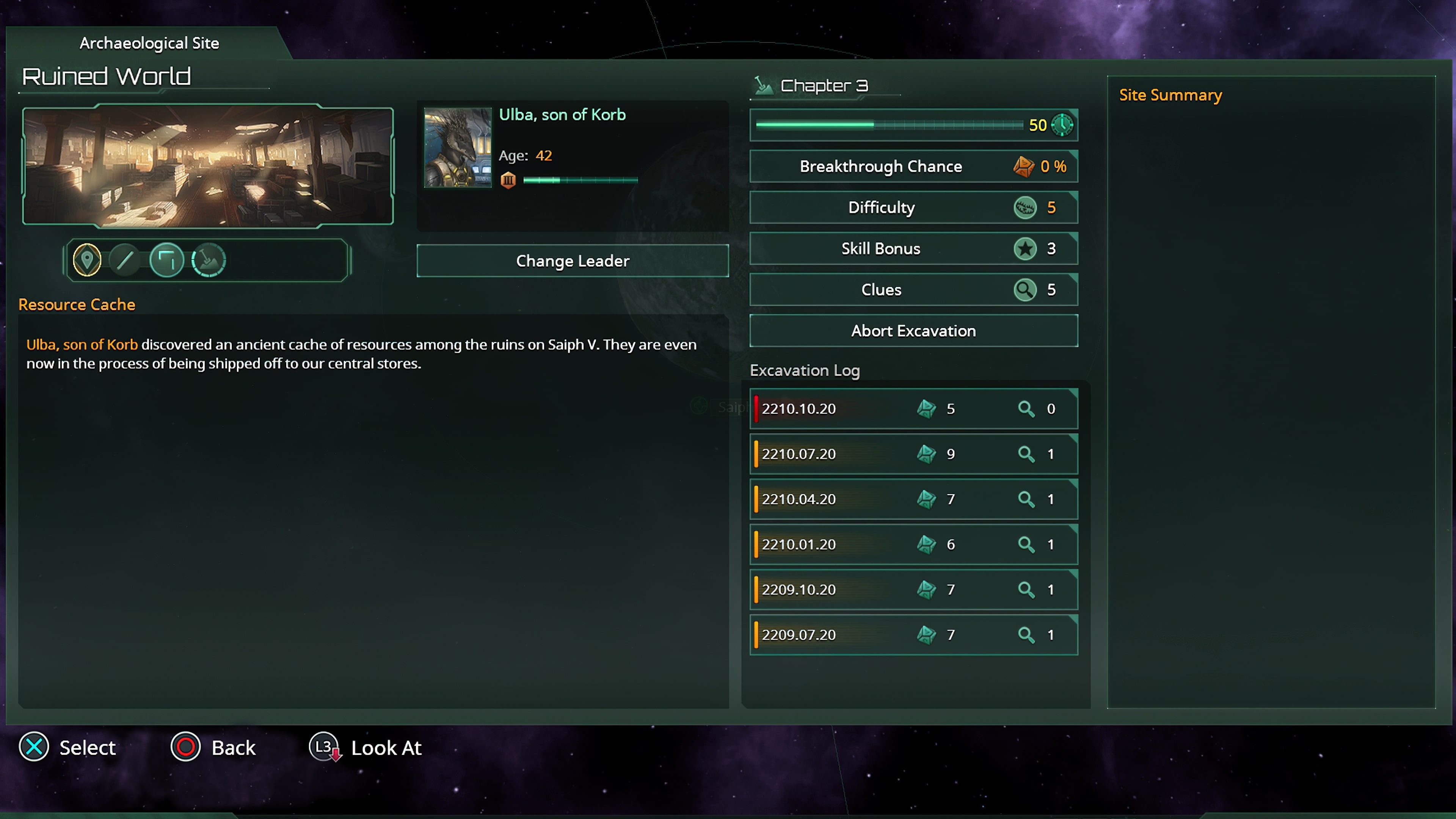Click the dig progress shovel-and-mound icon
Image resolution: width=1456 pixels, height=819 pixels.
pos(209,260)
